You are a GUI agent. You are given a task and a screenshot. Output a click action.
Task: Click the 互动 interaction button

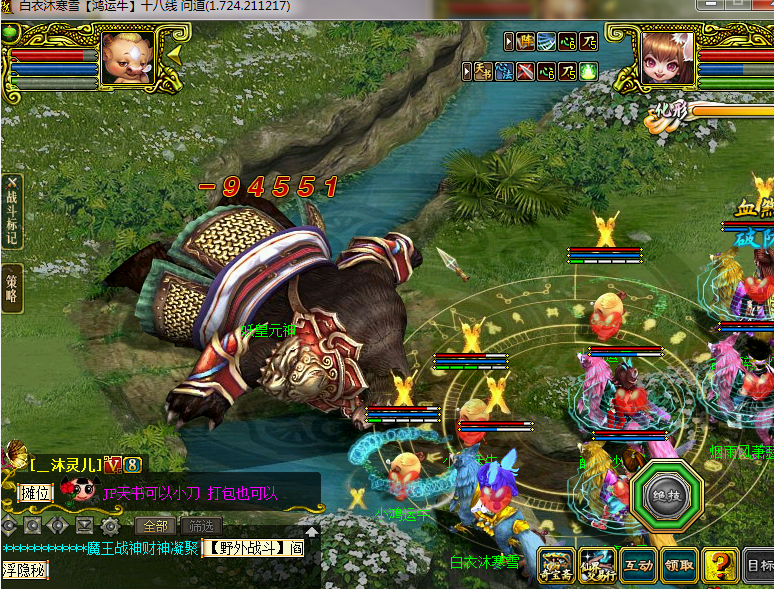[x=639, y=566]
